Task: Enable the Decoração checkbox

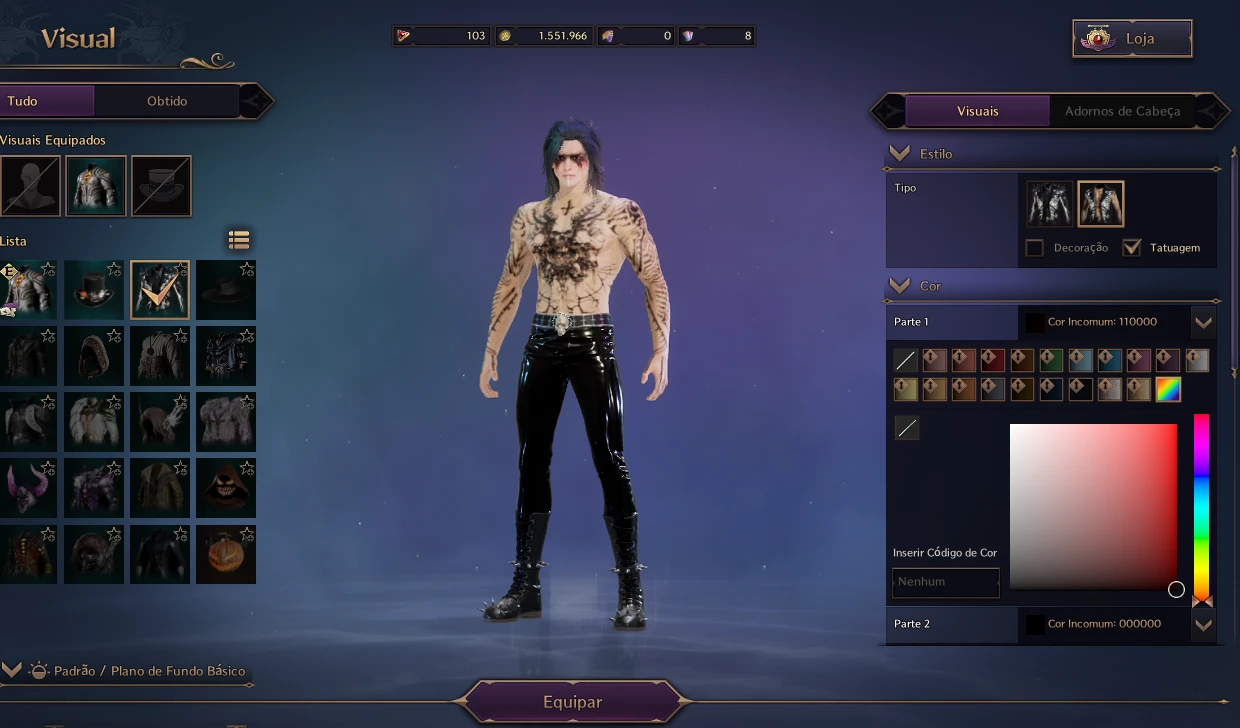Action: (1035, 248)
